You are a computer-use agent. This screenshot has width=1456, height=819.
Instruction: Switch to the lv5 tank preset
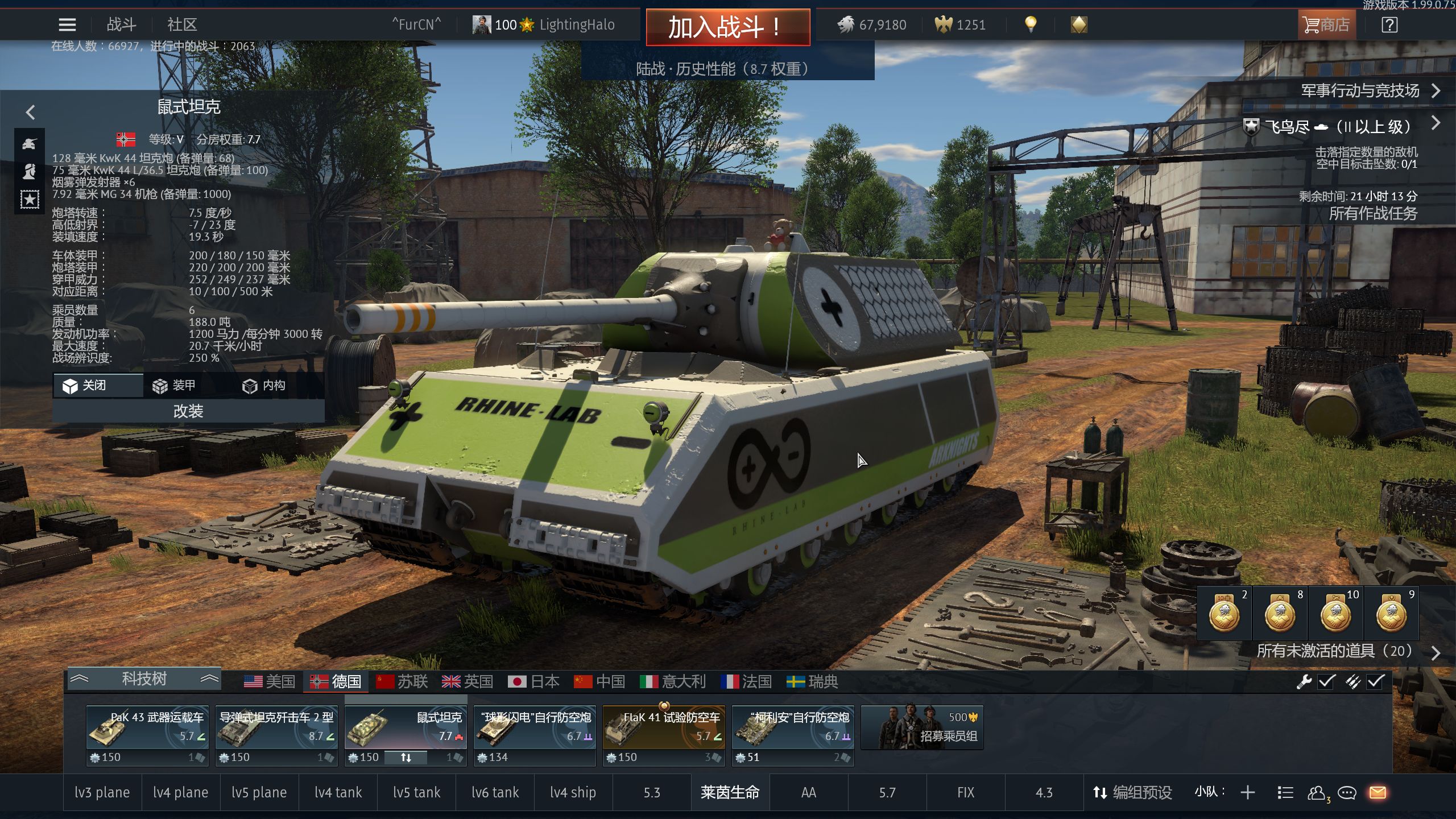(416, 792)
